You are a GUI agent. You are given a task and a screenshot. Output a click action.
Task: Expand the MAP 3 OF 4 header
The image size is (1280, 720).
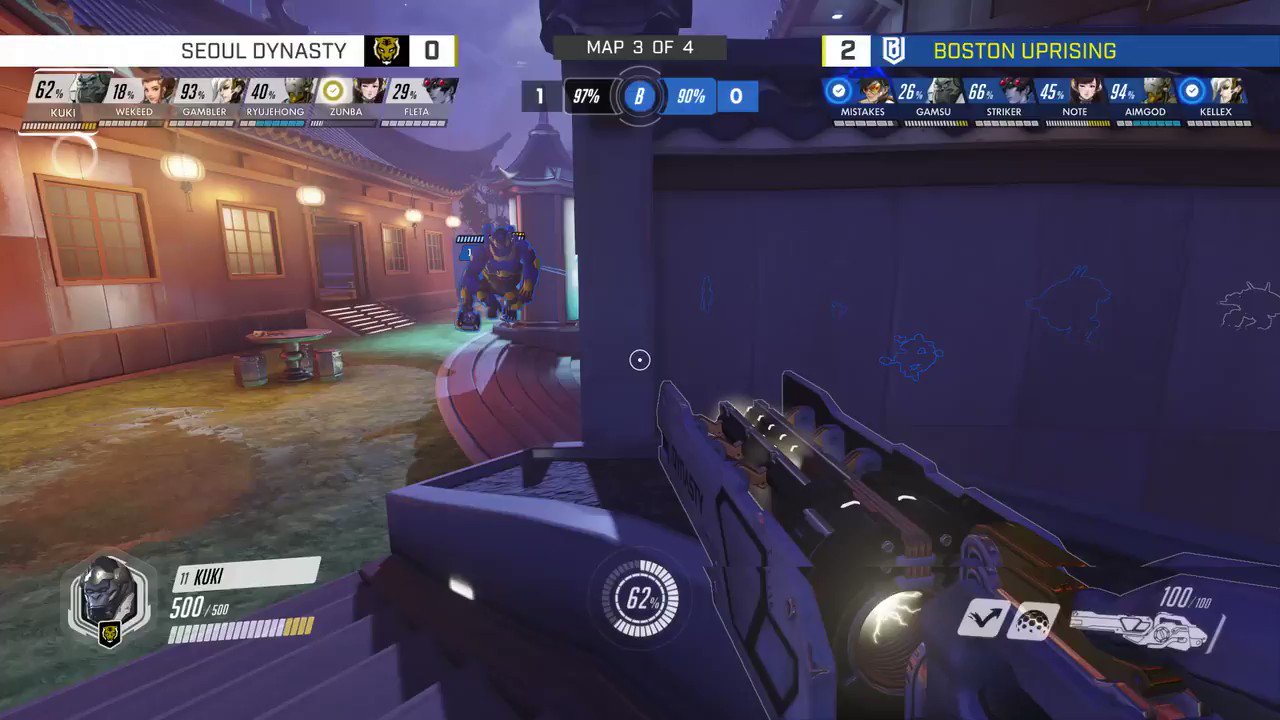point(640,47)
